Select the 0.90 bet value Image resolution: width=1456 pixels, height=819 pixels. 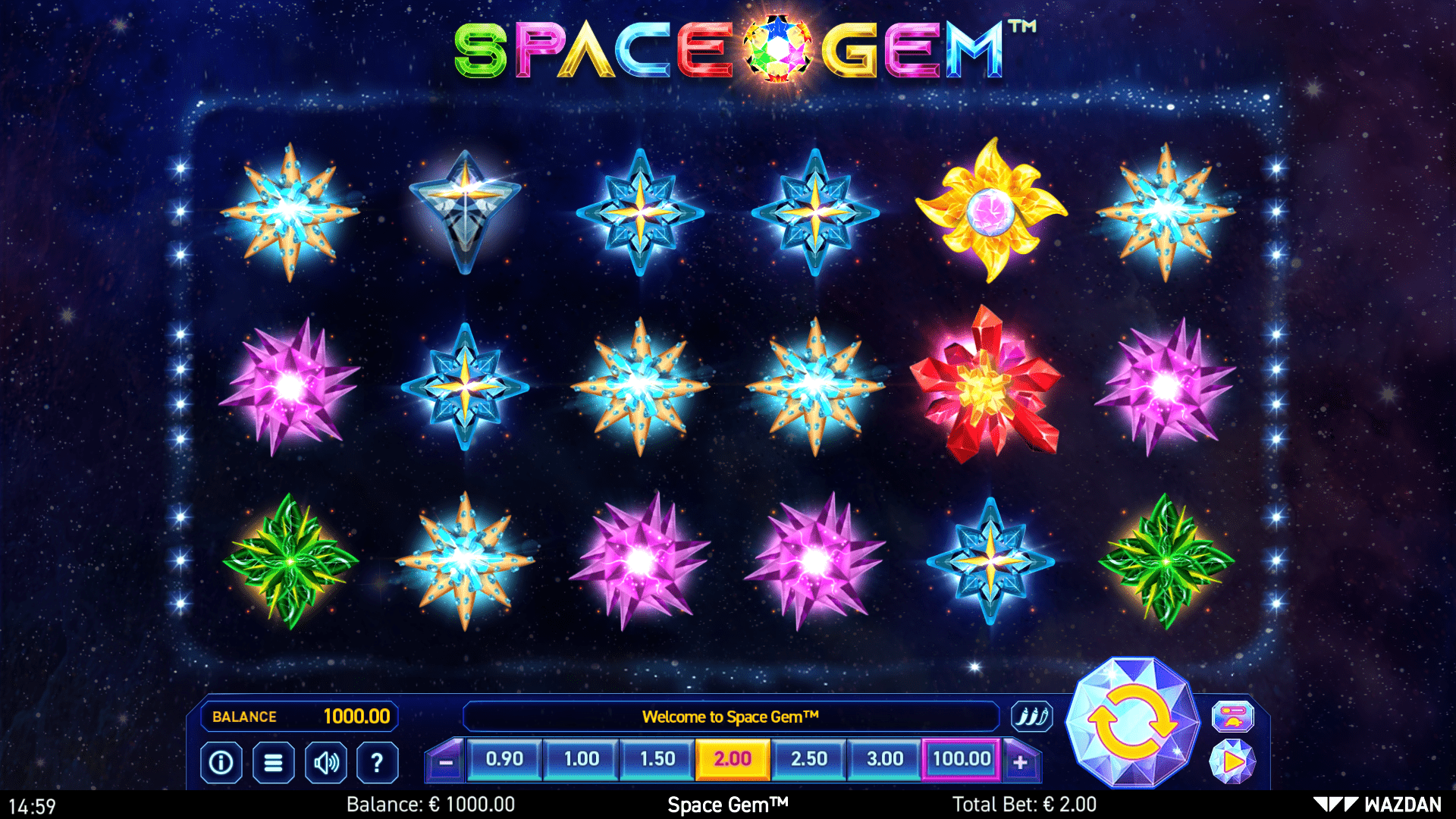pyautogui.click(x=504, y=759)
